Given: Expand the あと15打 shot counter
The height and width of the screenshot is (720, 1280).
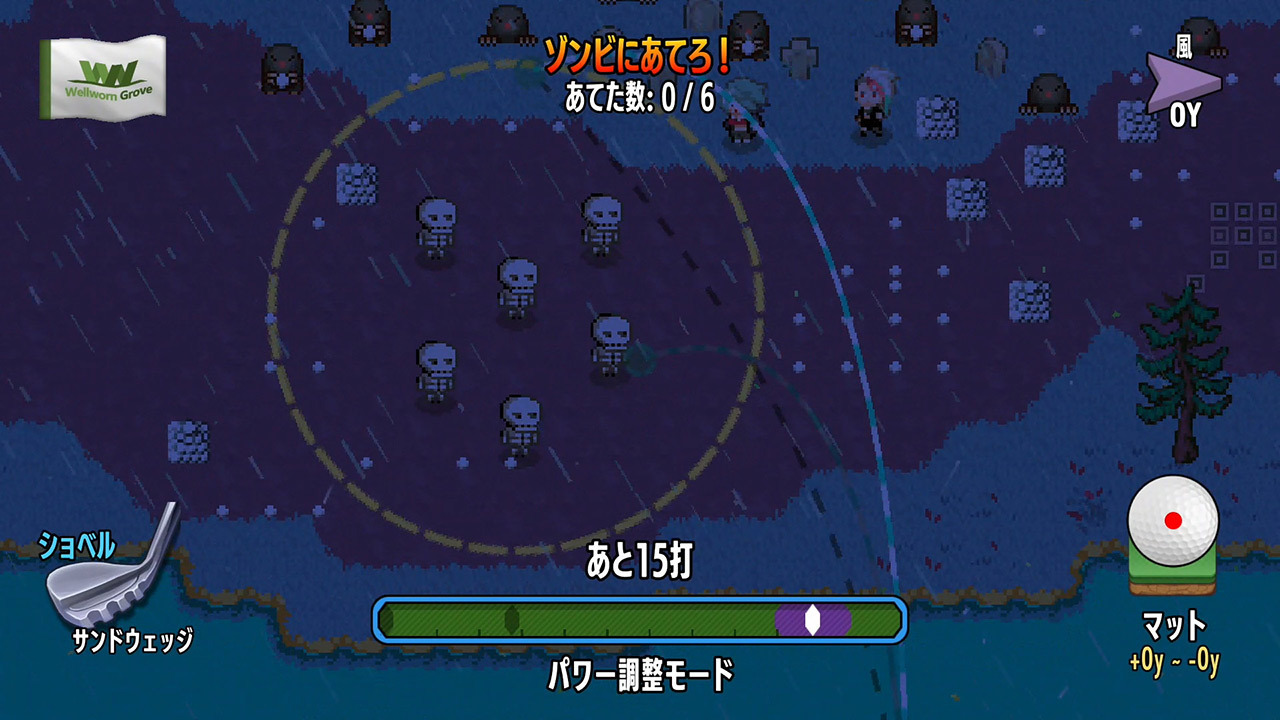Looking at the screenshot, I should coord(640,558).
